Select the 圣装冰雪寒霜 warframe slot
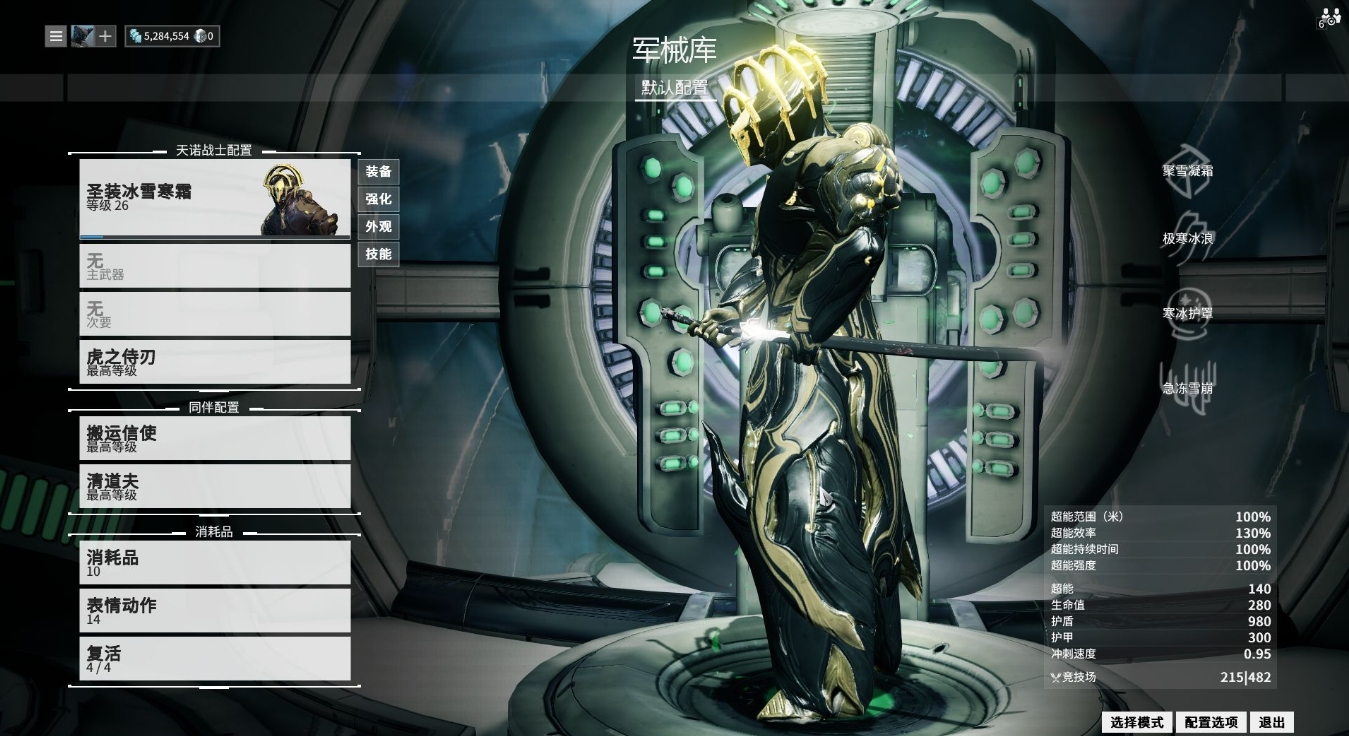The height and width of the screenshot is (736, 1349). point(215,198)
